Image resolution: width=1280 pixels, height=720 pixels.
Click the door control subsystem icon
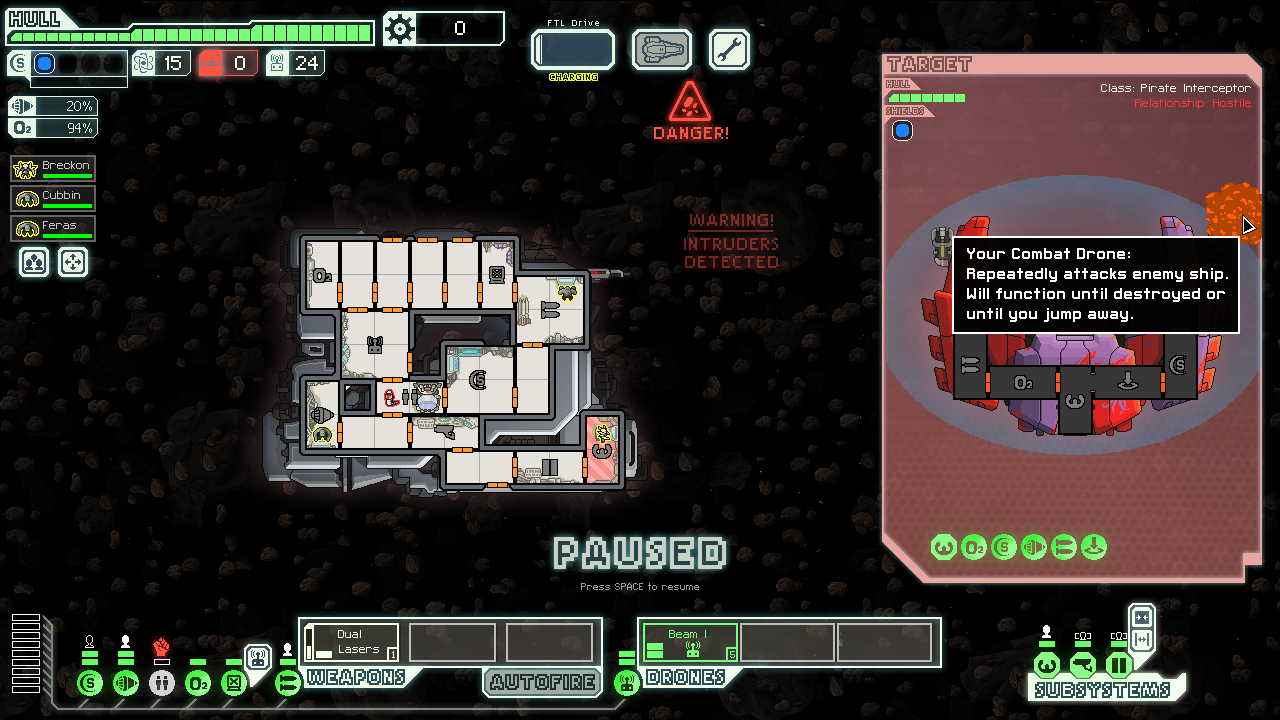click(1118, 665)
